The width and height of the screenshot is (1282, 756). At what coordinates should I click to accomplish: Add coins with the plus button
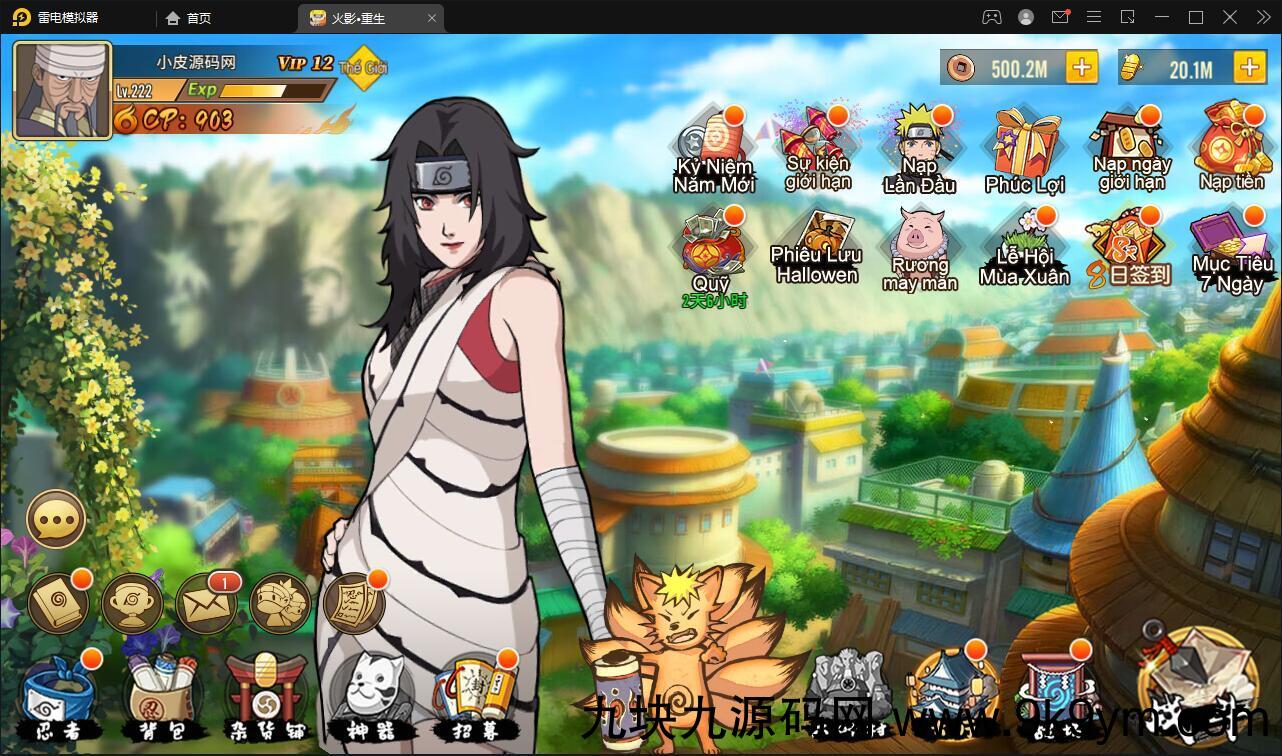pos(1081,68)
